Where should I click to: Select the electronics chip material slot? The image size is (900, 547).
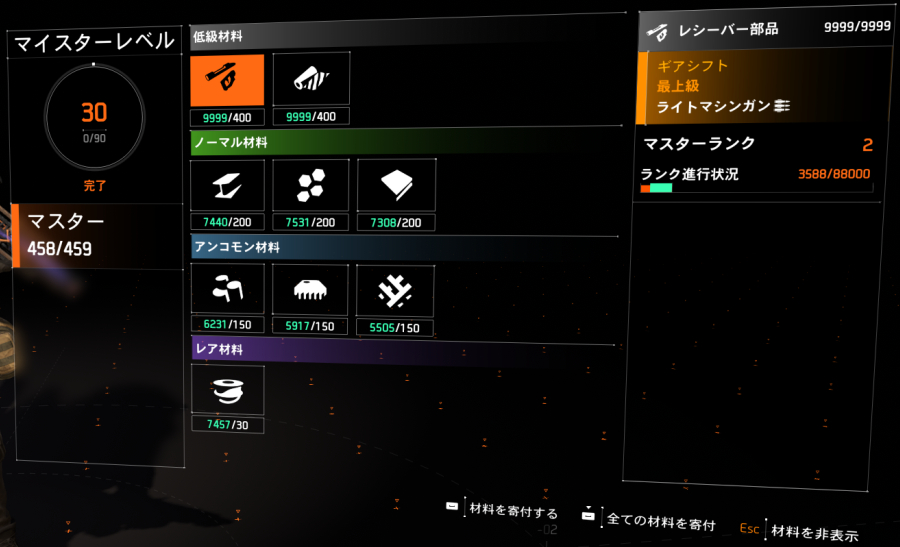[311, 290]
